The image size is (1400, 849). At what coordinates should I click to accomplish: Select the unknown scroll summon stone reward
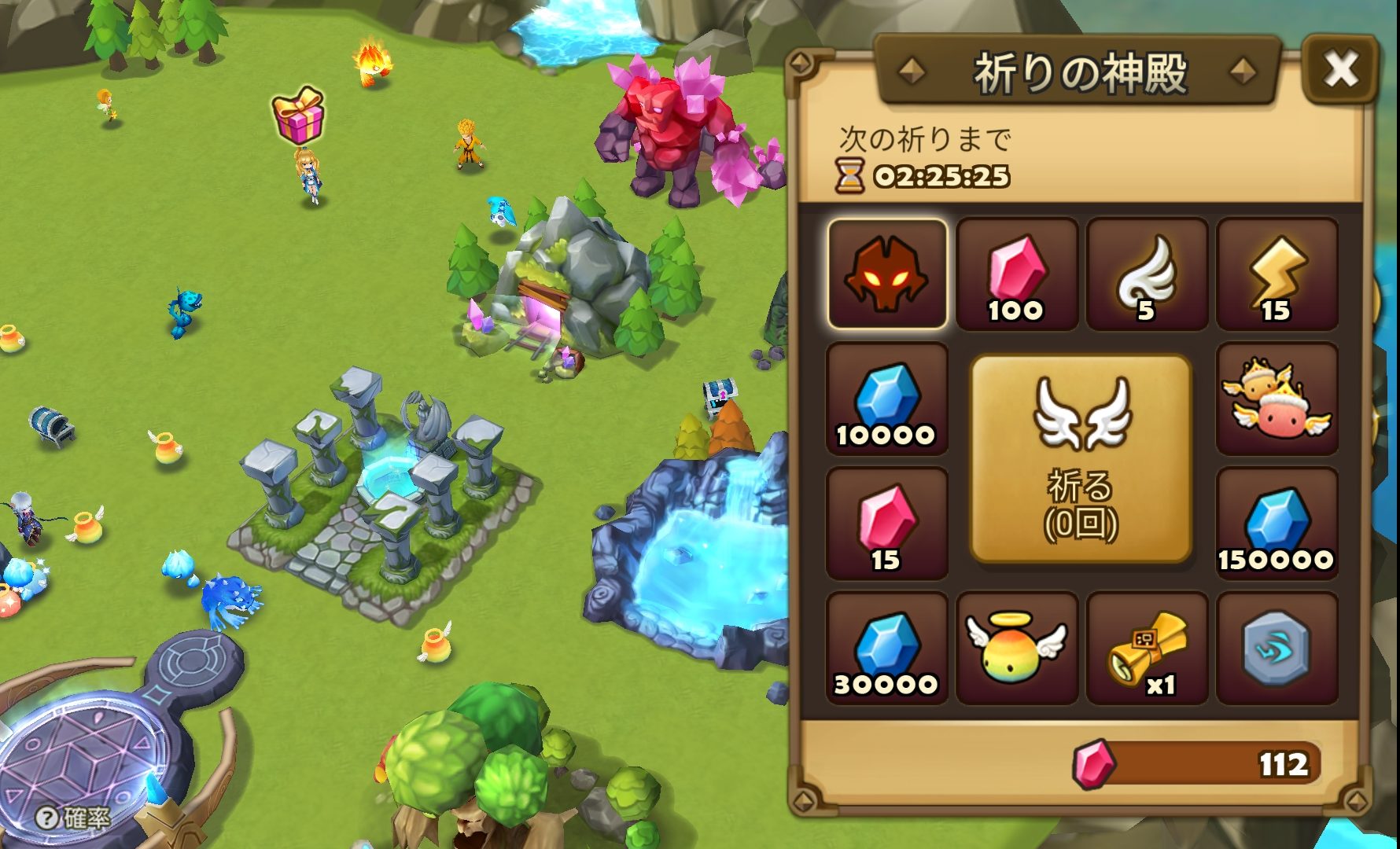point(1278,649)
